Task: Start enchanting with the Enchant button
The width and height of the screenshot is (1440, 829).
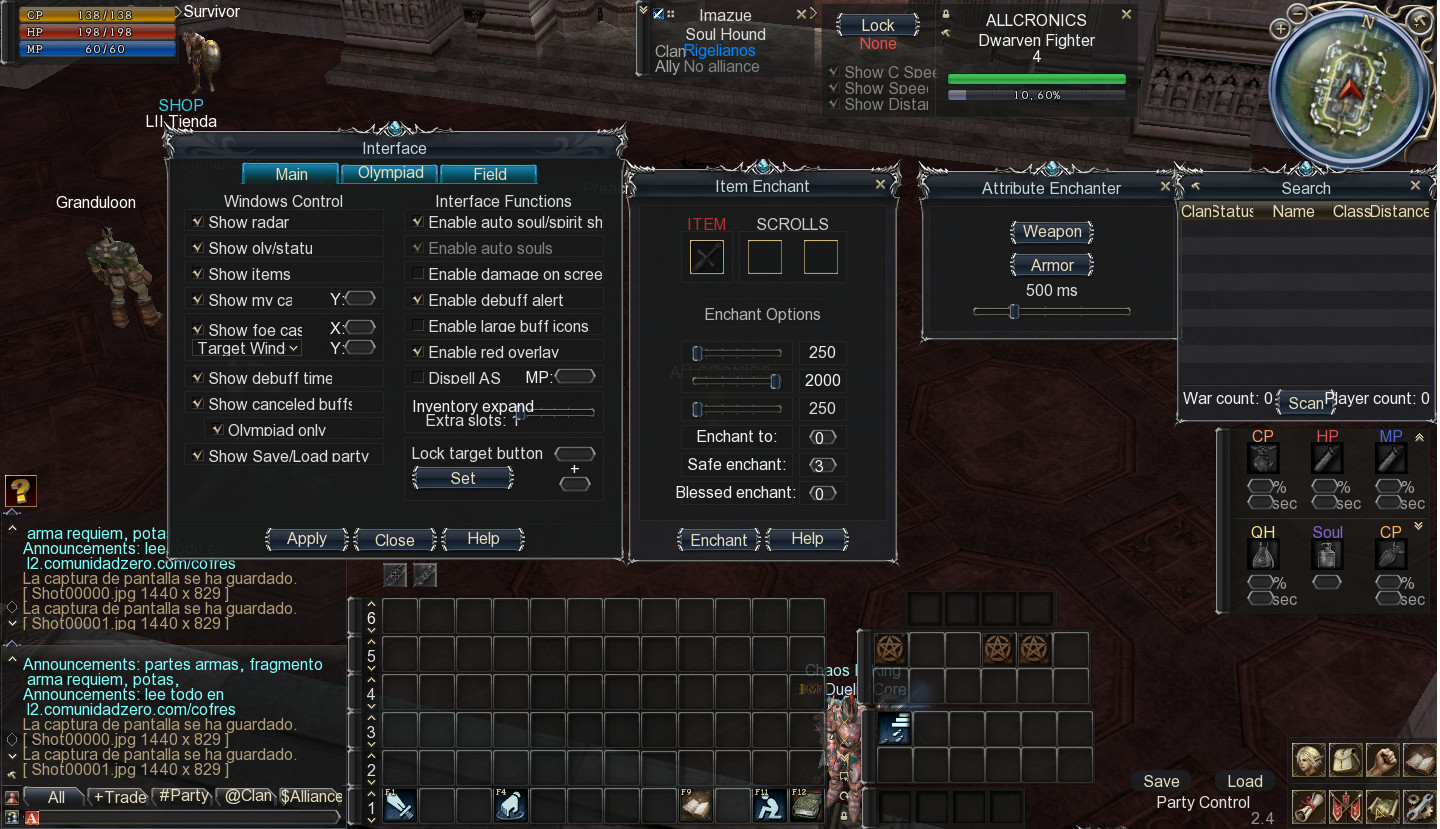Action: point(718,540)
